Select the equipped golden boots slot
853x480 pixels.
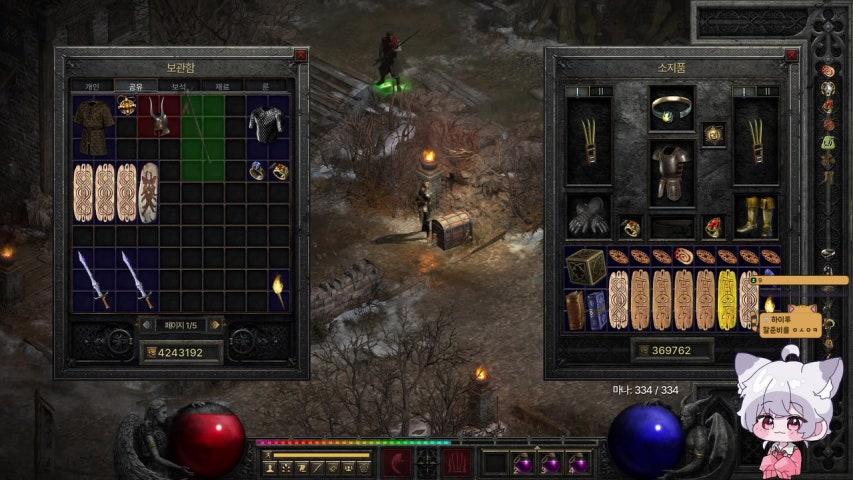point(755,215)
